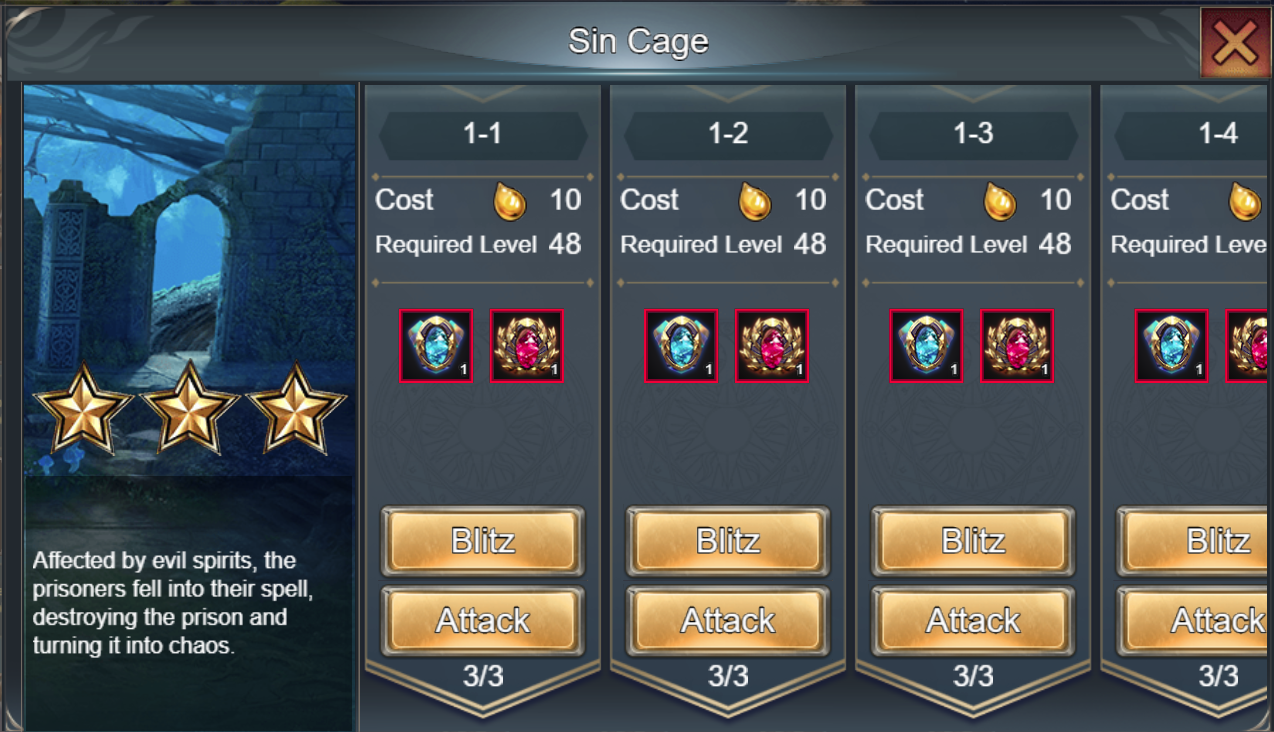This screenshot has height=732, width=1274.
Task: Attack stage 1-2
Action: coord(728,621)
